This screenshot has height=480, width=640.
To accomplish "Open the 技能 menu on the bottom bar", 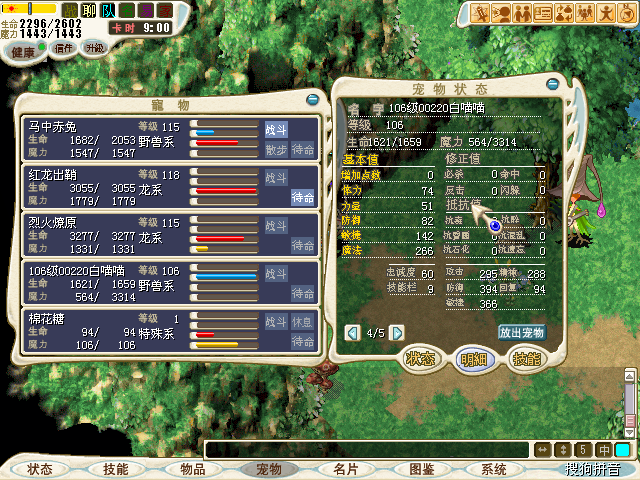I will [x=116, y=469].
